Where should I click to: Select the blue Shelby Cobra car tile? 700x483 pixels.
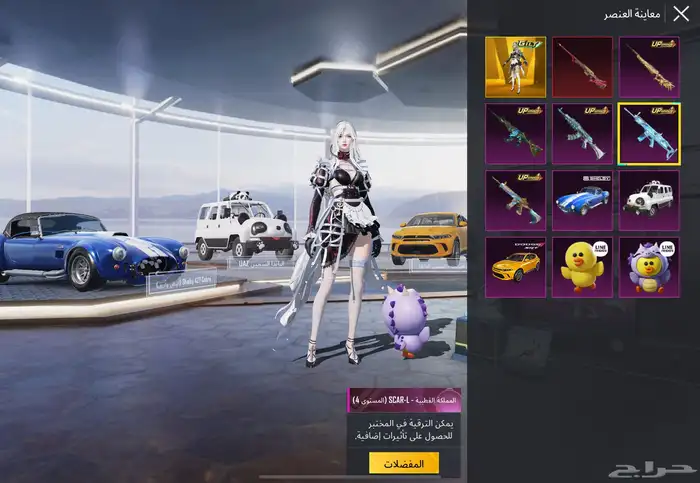click(x=582, y=200)
